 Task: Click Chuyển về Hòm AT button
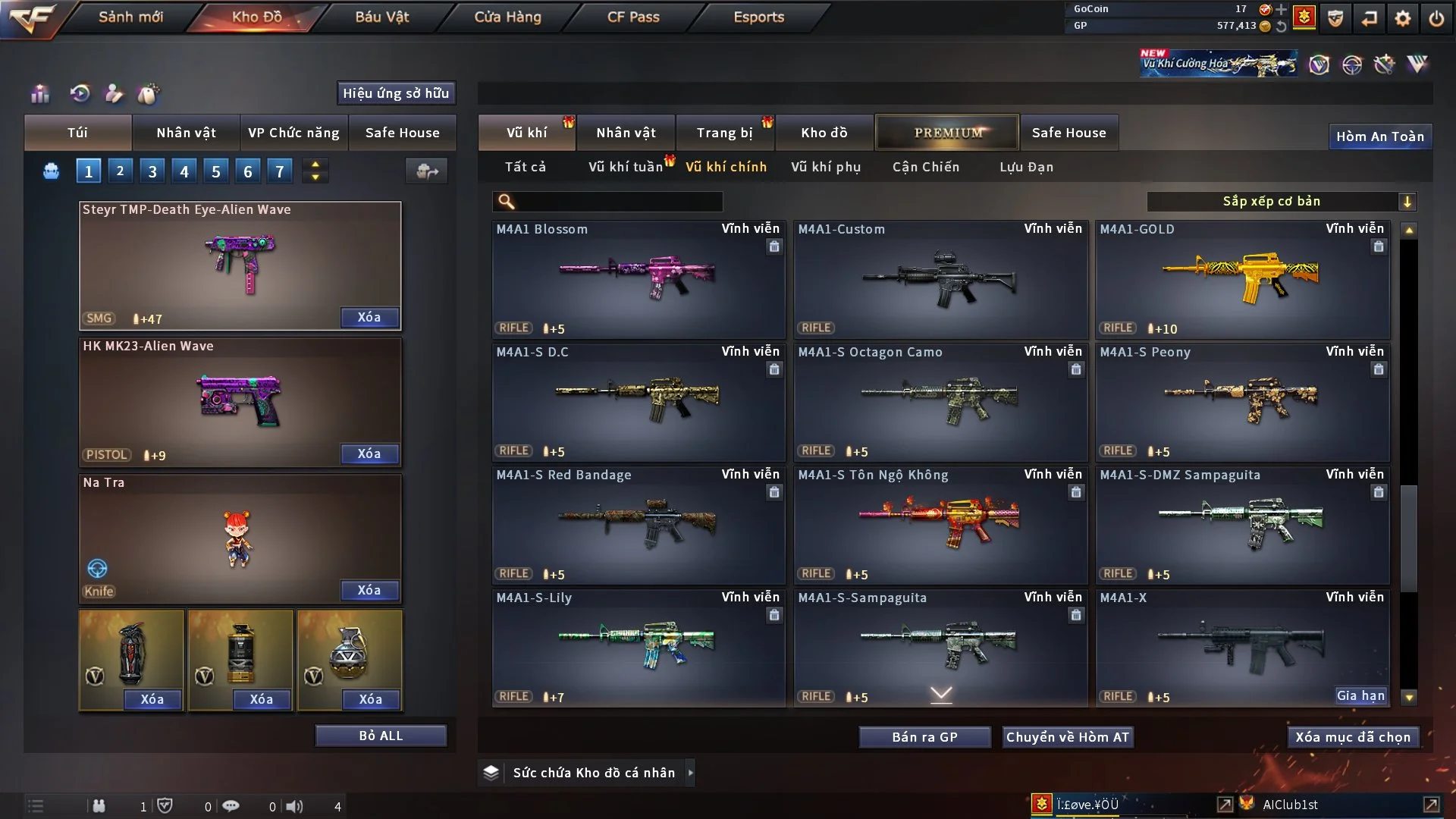1068,737
